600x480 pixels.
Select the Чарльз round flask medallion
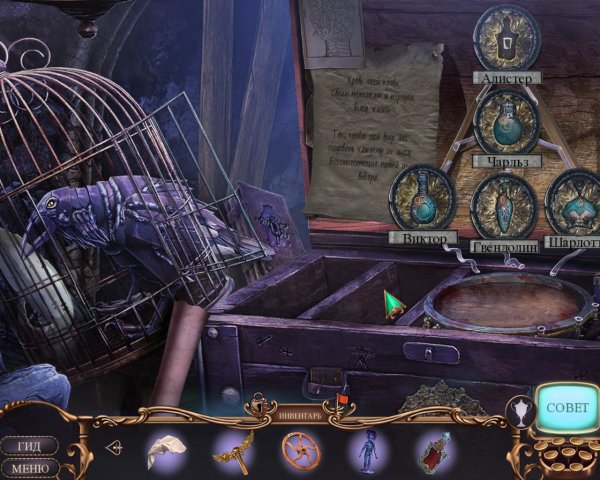point(507,121)
